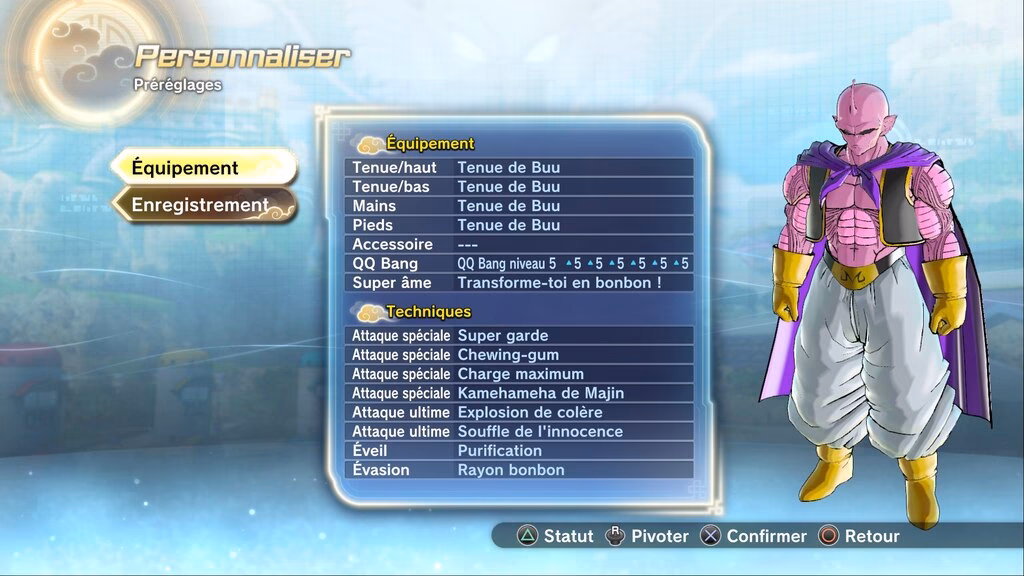This screenshot has height=576, width=1024.
Task: Choose the Kamehameha de Majin row
Action: 519,393
